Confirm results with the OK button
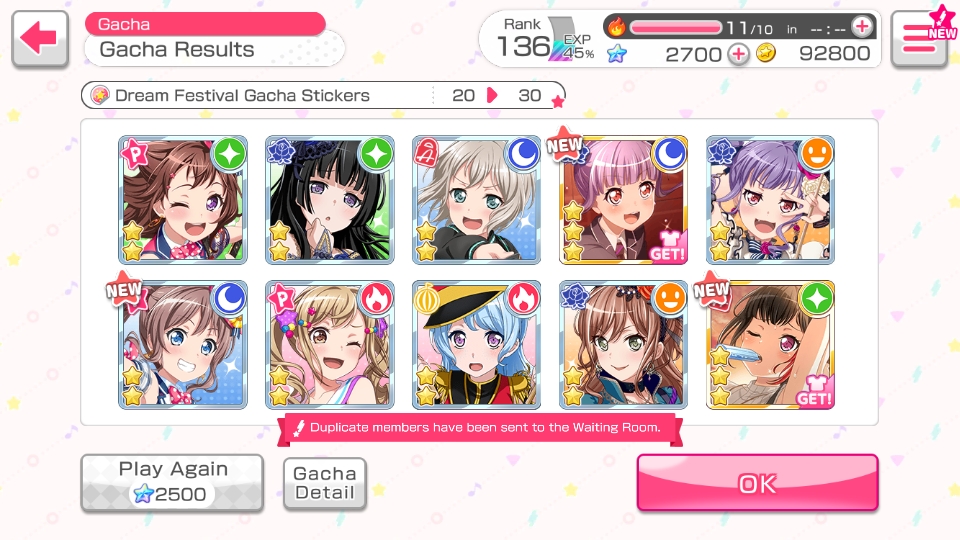Viewport: 960px width, 540px height. pyautogui.click(x=757, y=483)
